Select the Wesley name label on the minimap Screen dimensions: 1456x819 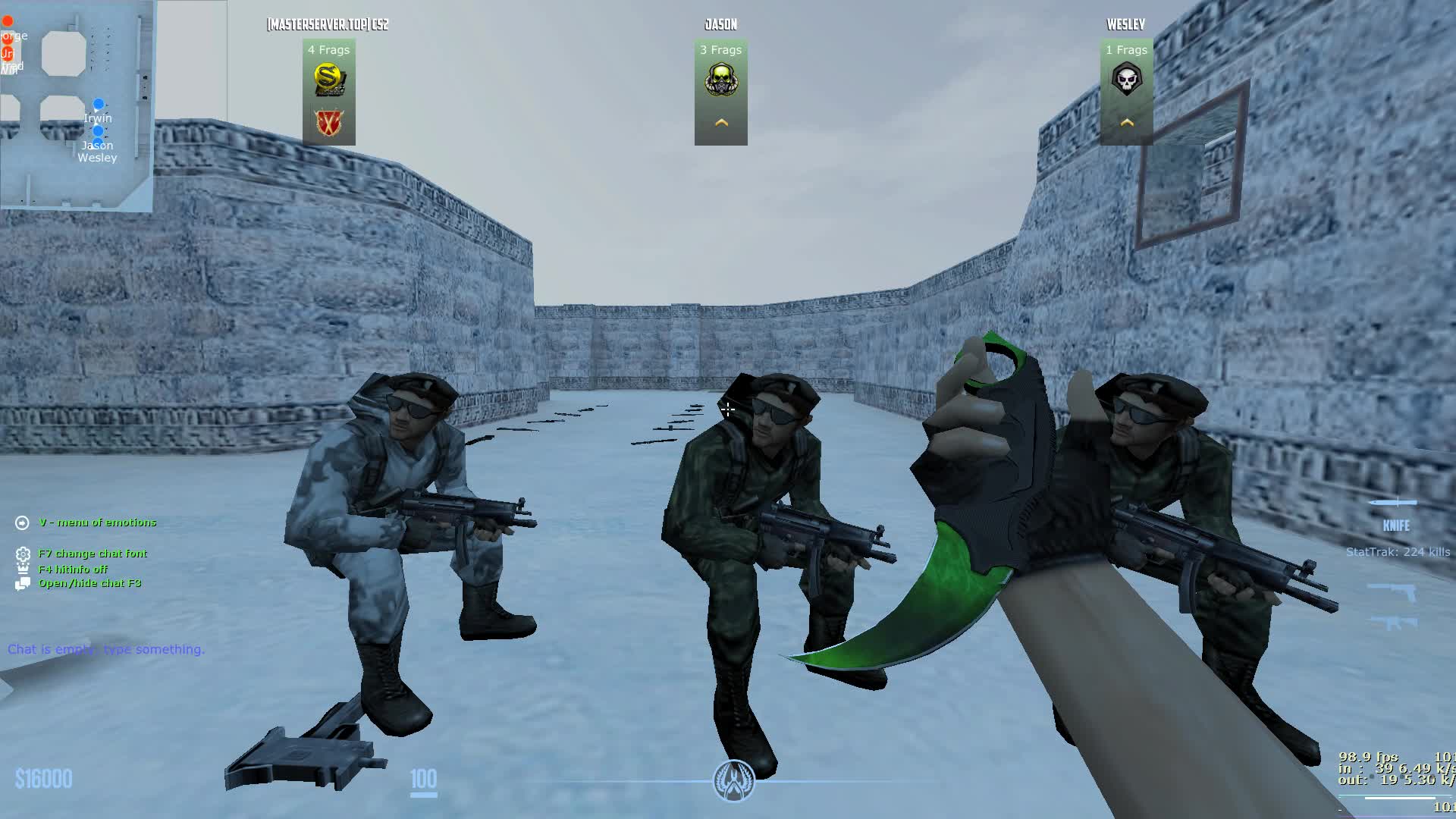point(98,158)
